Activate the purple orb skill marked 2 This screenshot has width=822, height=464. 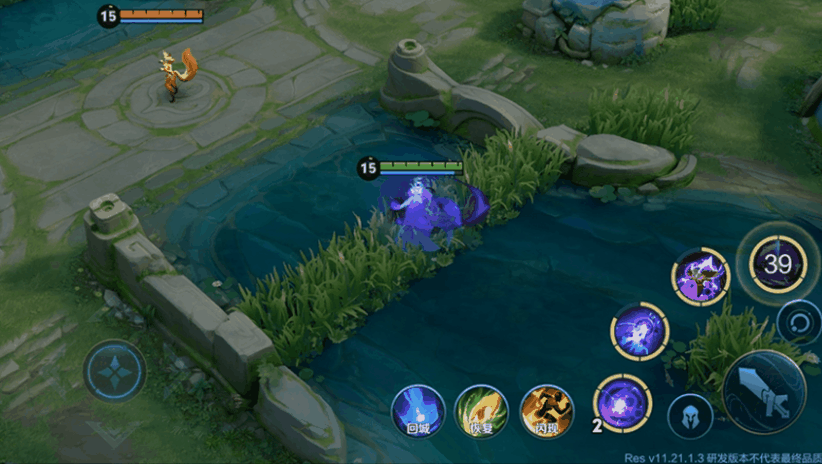622,403
